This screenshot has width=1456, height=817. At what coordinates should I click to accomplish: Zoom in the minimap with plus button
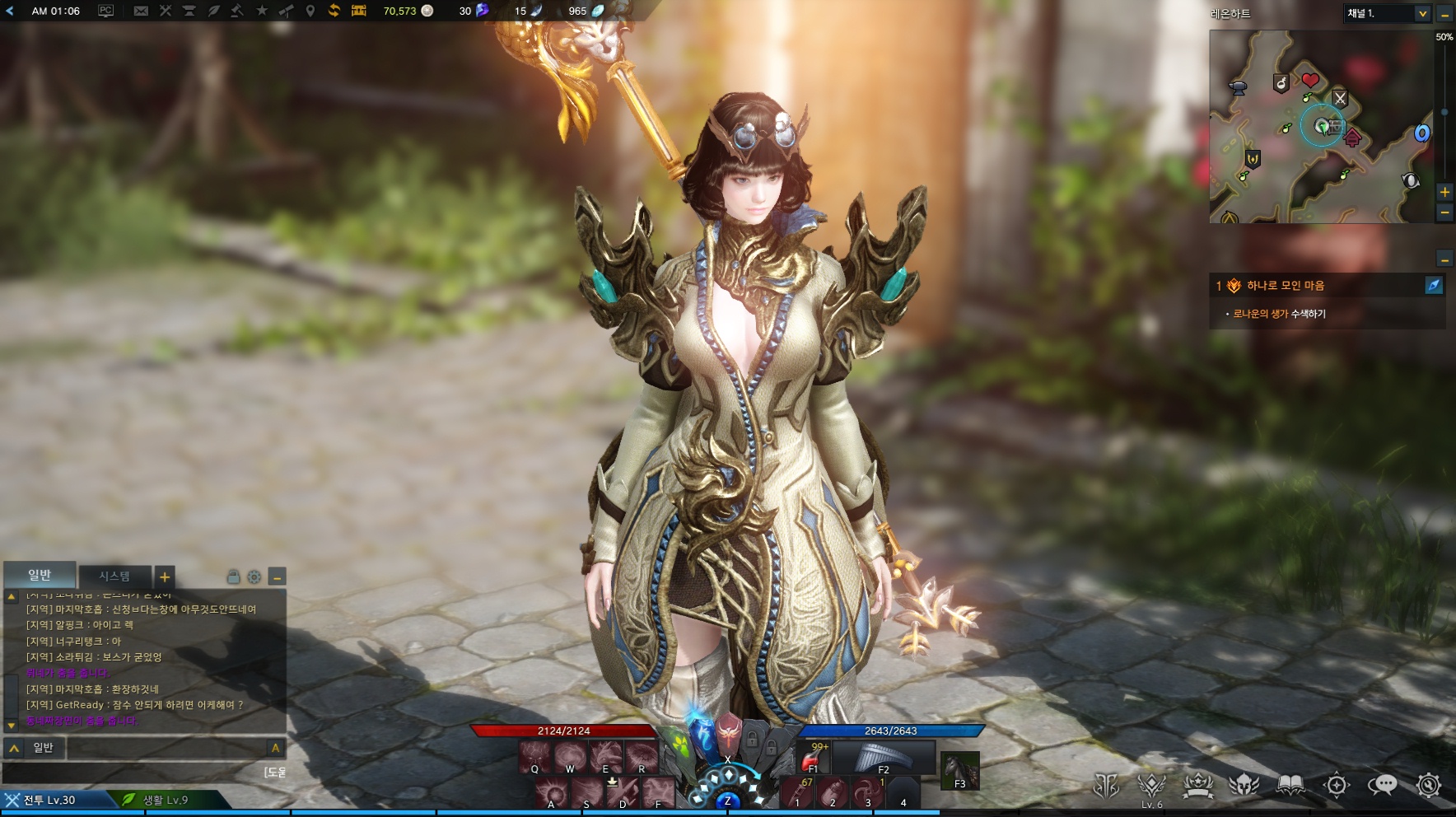coord(1444,192)
